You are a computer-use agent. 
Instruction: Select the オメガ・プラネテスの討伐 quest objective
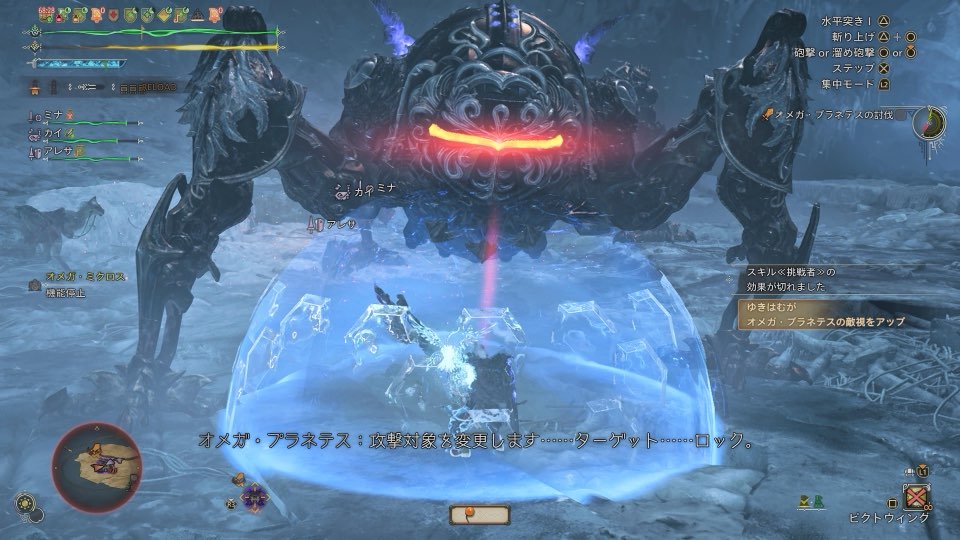(x=838, y=115)
